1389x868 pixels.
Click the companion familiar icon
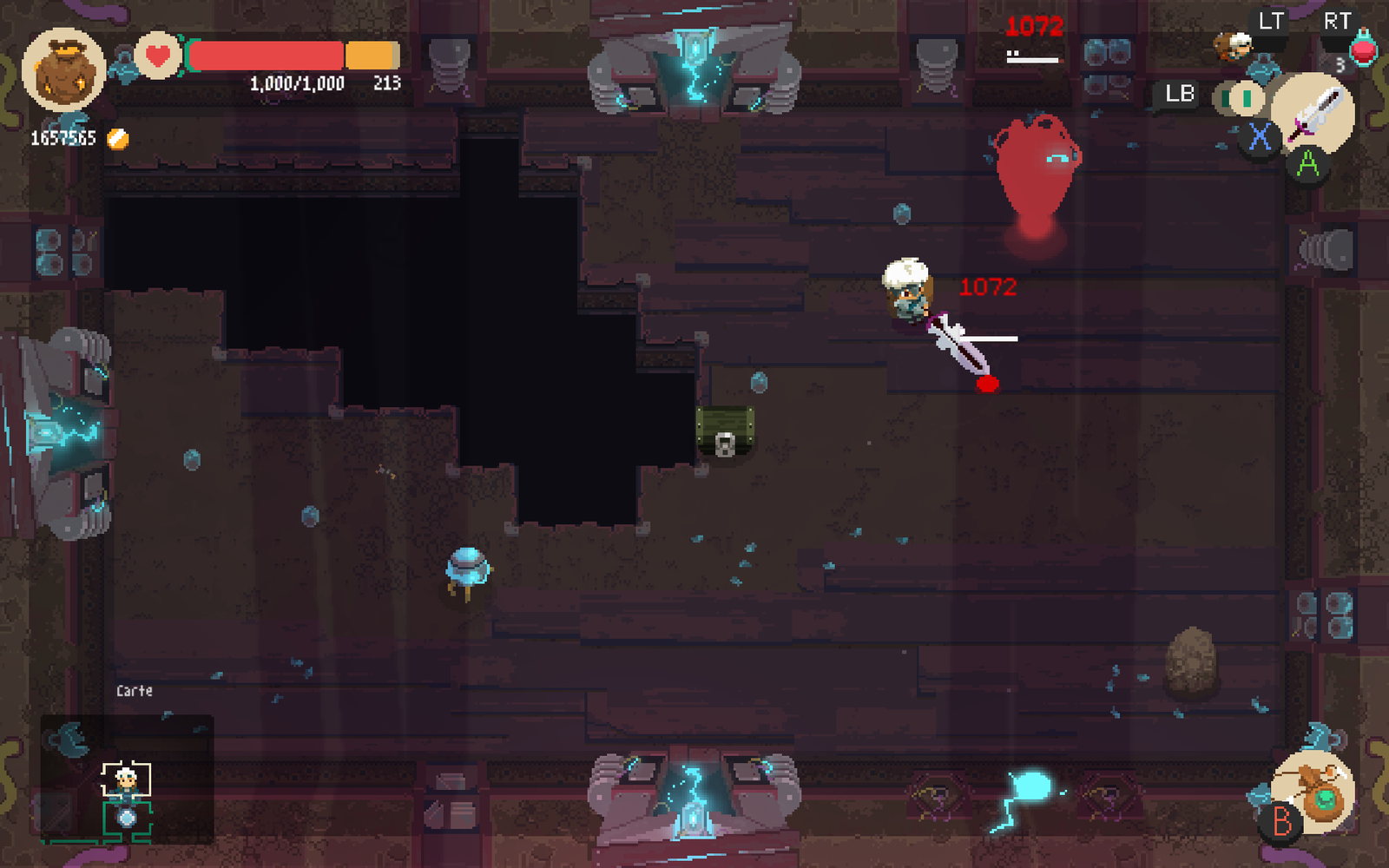point(1234,45)
